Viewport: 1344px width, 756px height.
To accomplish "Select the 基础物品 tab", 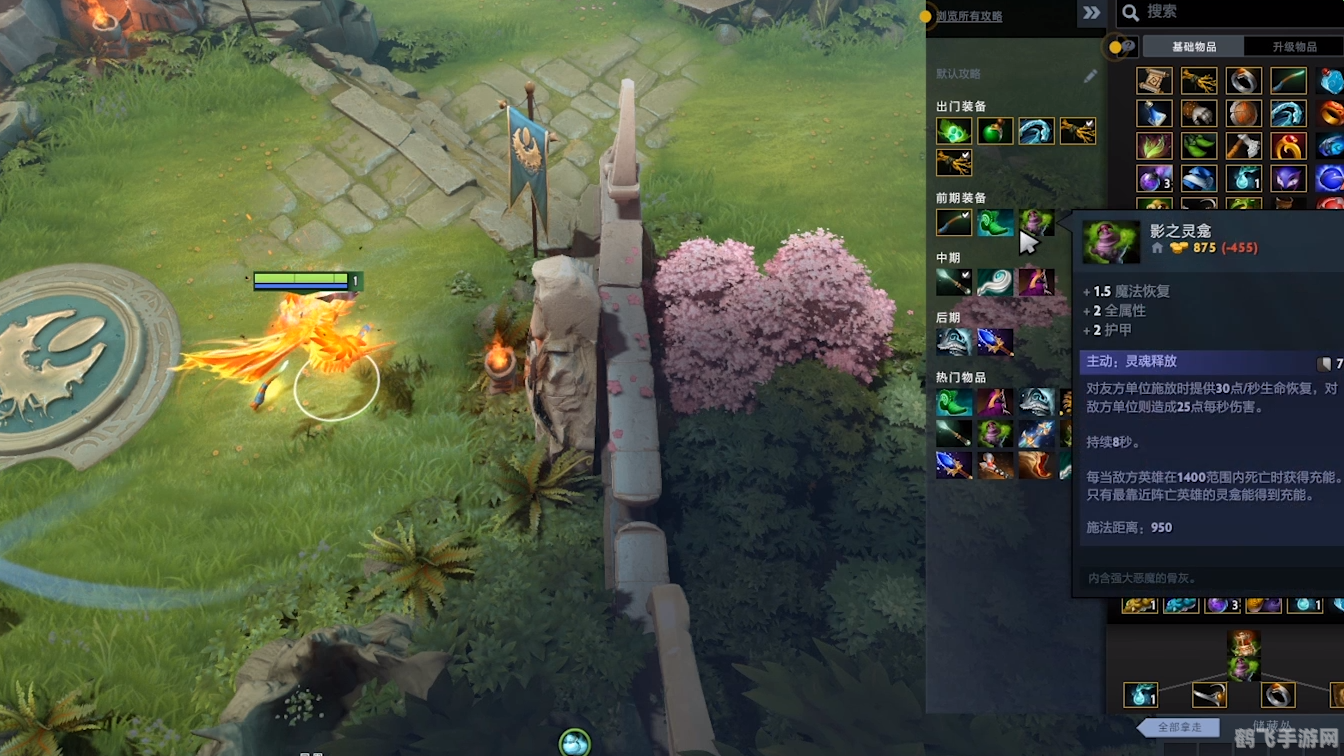I will [1194, 47].
